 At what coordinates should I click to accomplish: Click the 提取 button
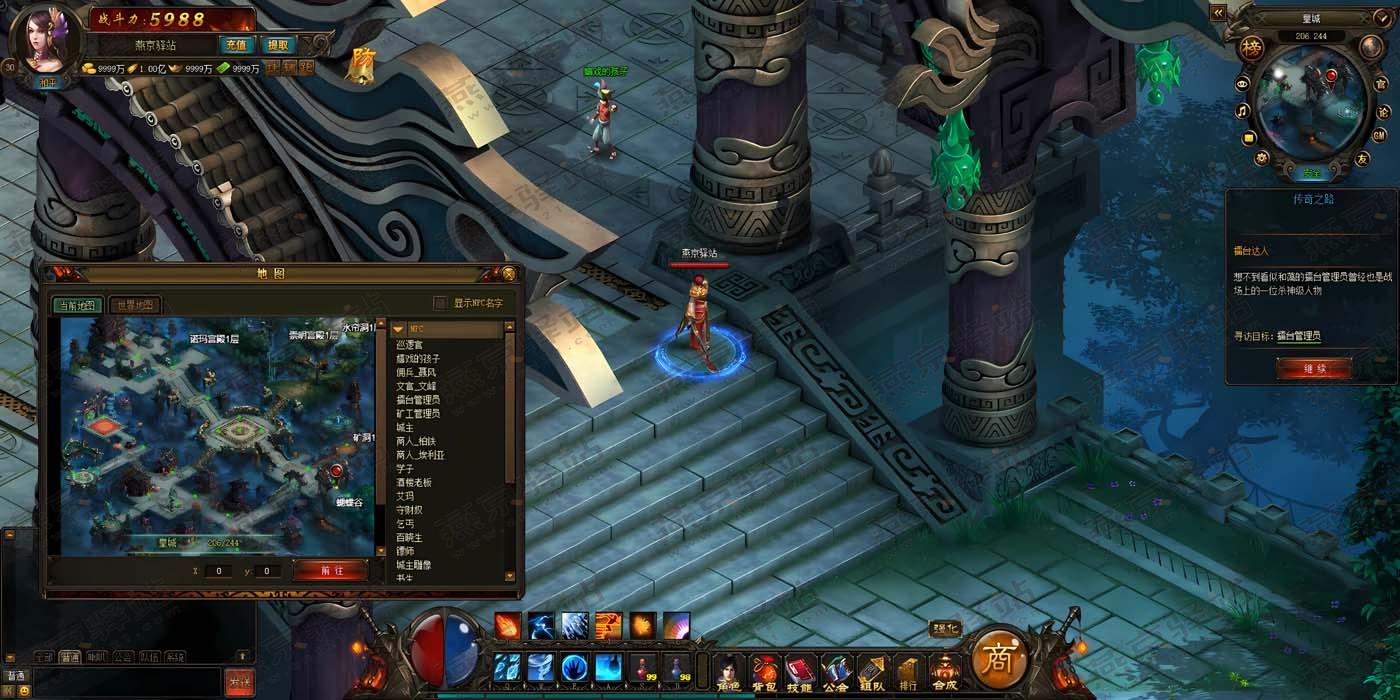(x=276, y=45)
